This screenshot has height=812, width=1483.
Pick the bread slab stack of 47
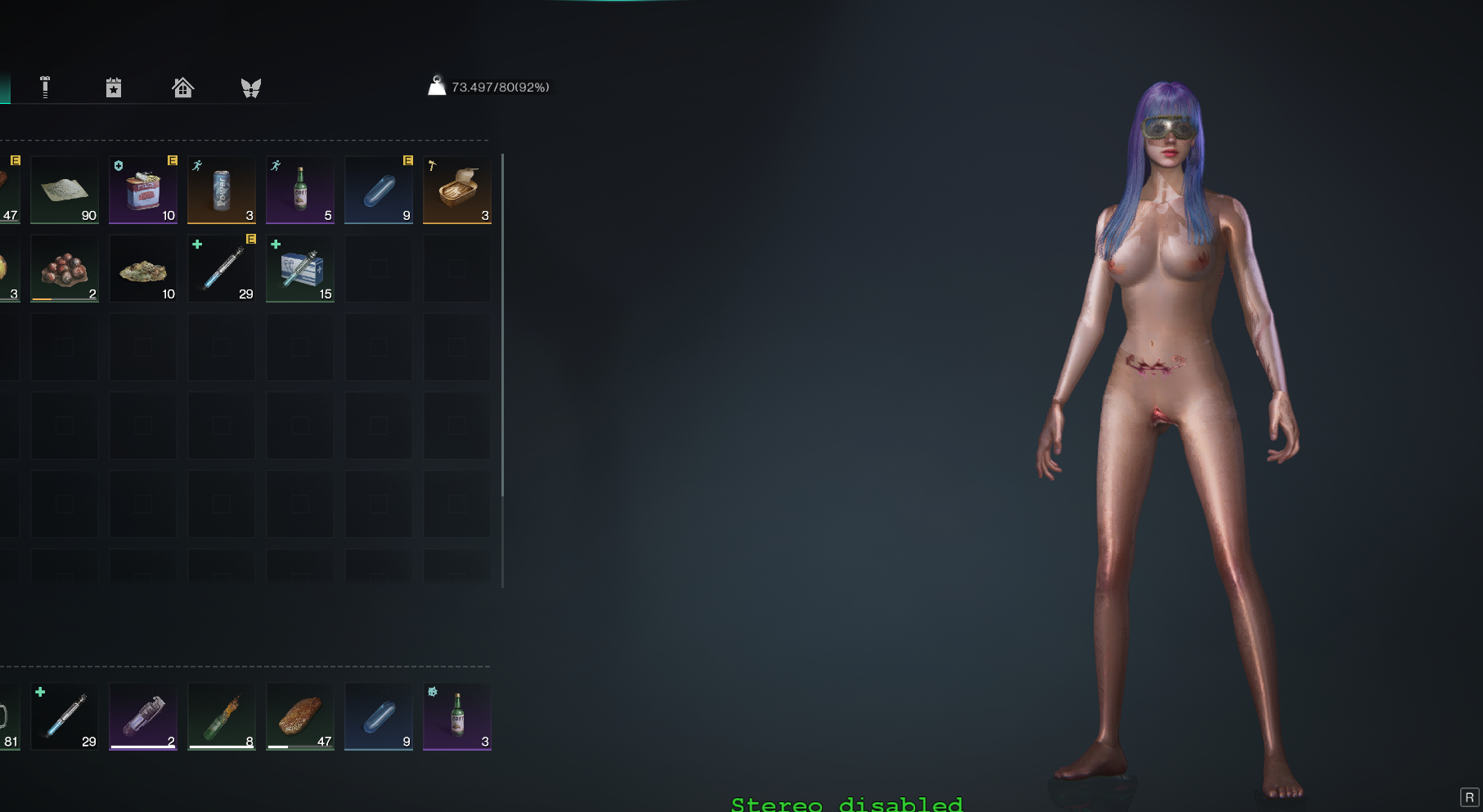pyautogui.click(x=300, y=716)
